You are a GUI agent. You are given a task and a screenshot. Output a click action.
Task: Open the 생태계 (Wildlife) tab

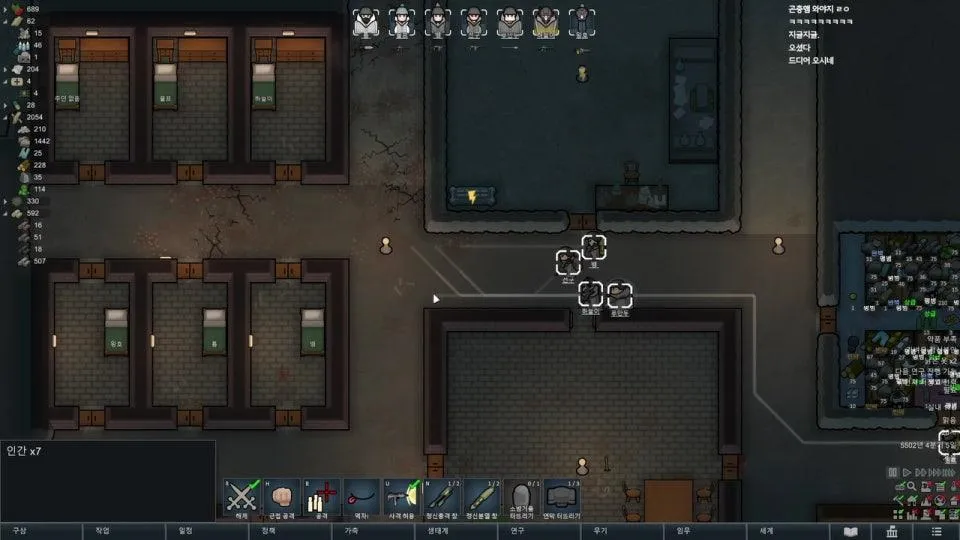pos(438,531)
